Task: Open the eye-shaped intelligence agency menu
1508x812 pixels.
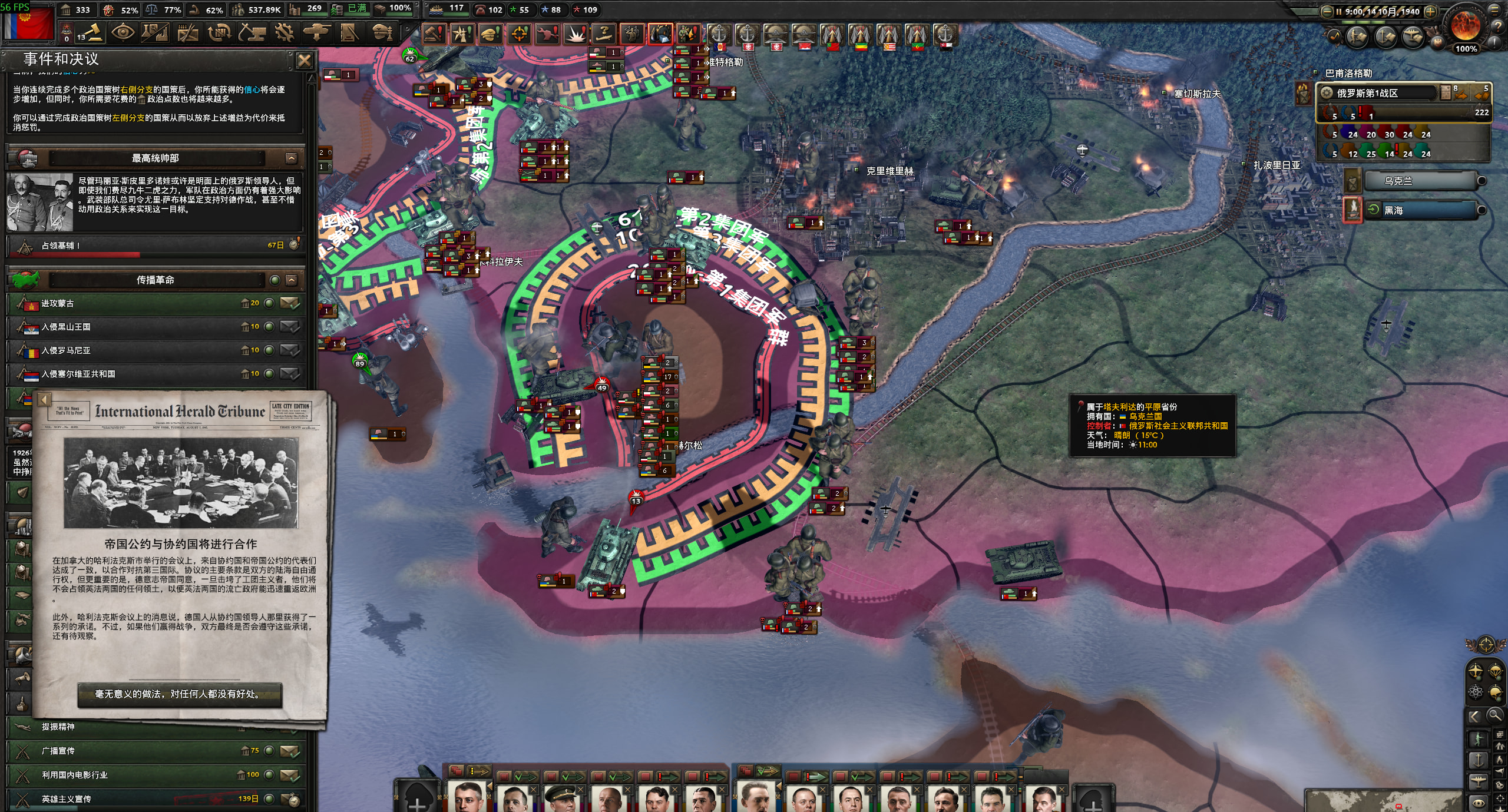Action: (x=123, y=32)
